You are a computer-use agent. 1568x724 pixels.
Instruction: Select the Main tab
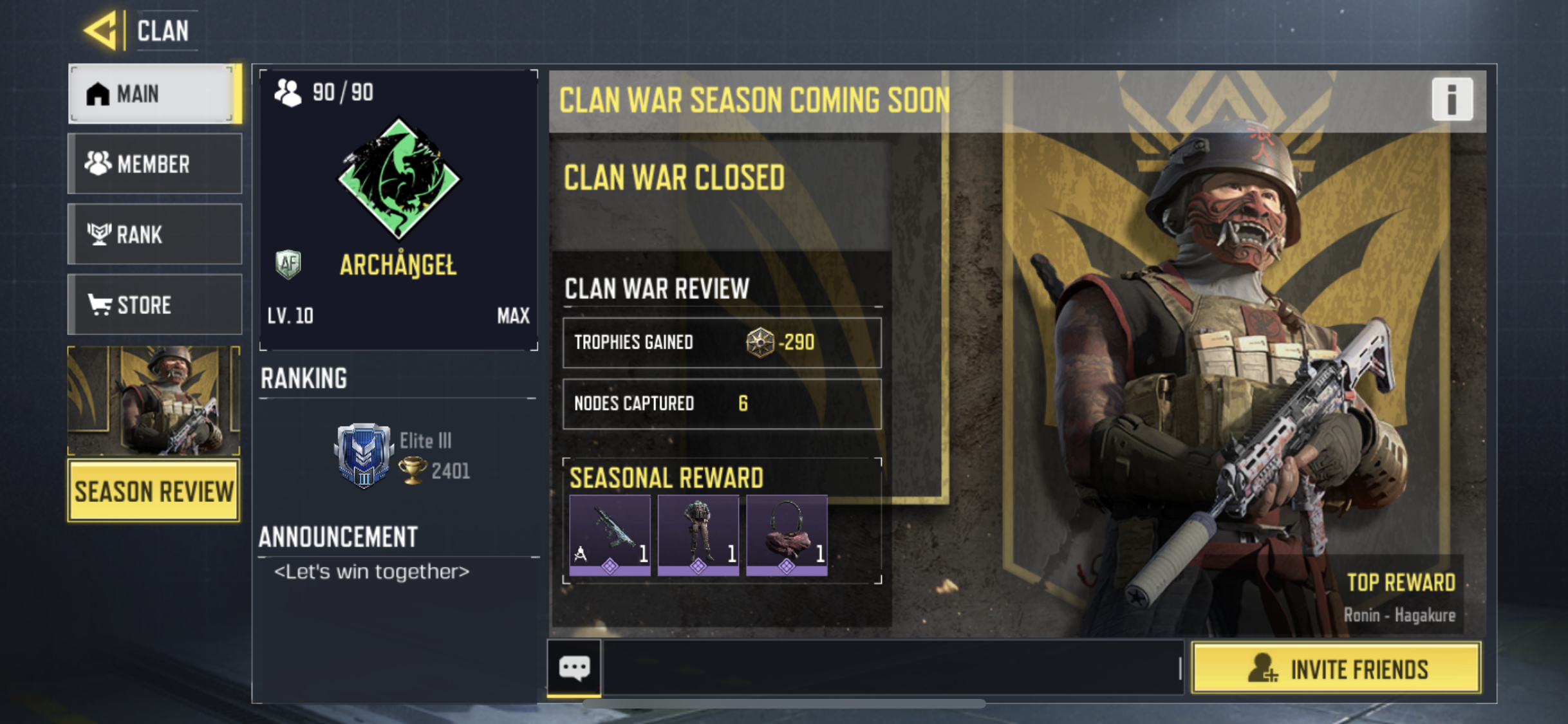tap(154, 94)
